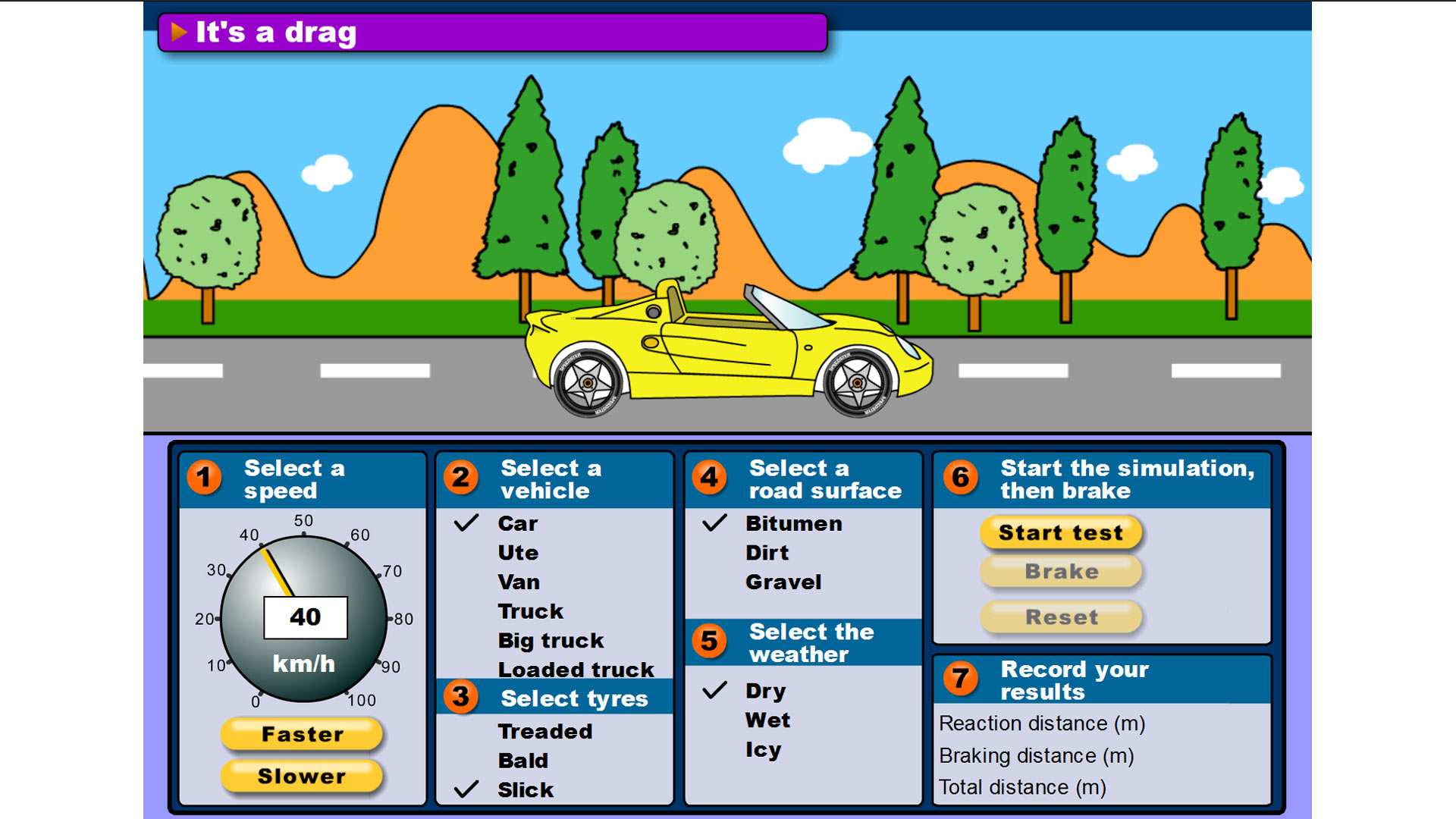The image size is (1456, 819).
Task: Click Faster to increase speed
Action: 301,734
